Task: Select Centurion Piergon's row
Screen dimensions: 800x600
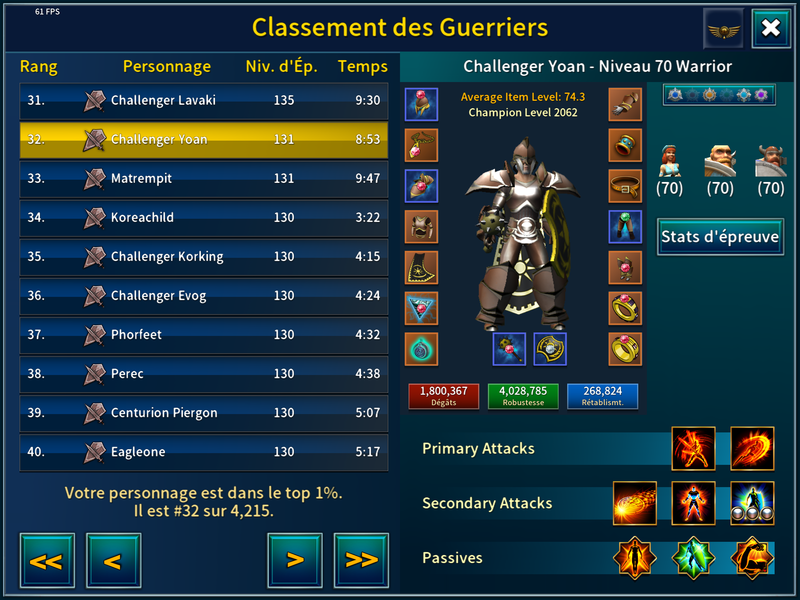Action: [204, 412]
